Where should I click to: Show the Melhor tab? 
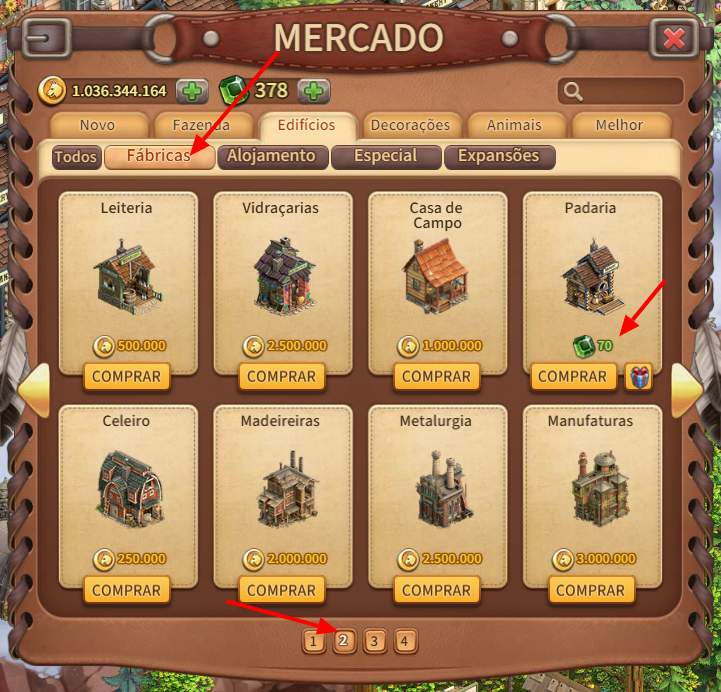coord(619,126)
